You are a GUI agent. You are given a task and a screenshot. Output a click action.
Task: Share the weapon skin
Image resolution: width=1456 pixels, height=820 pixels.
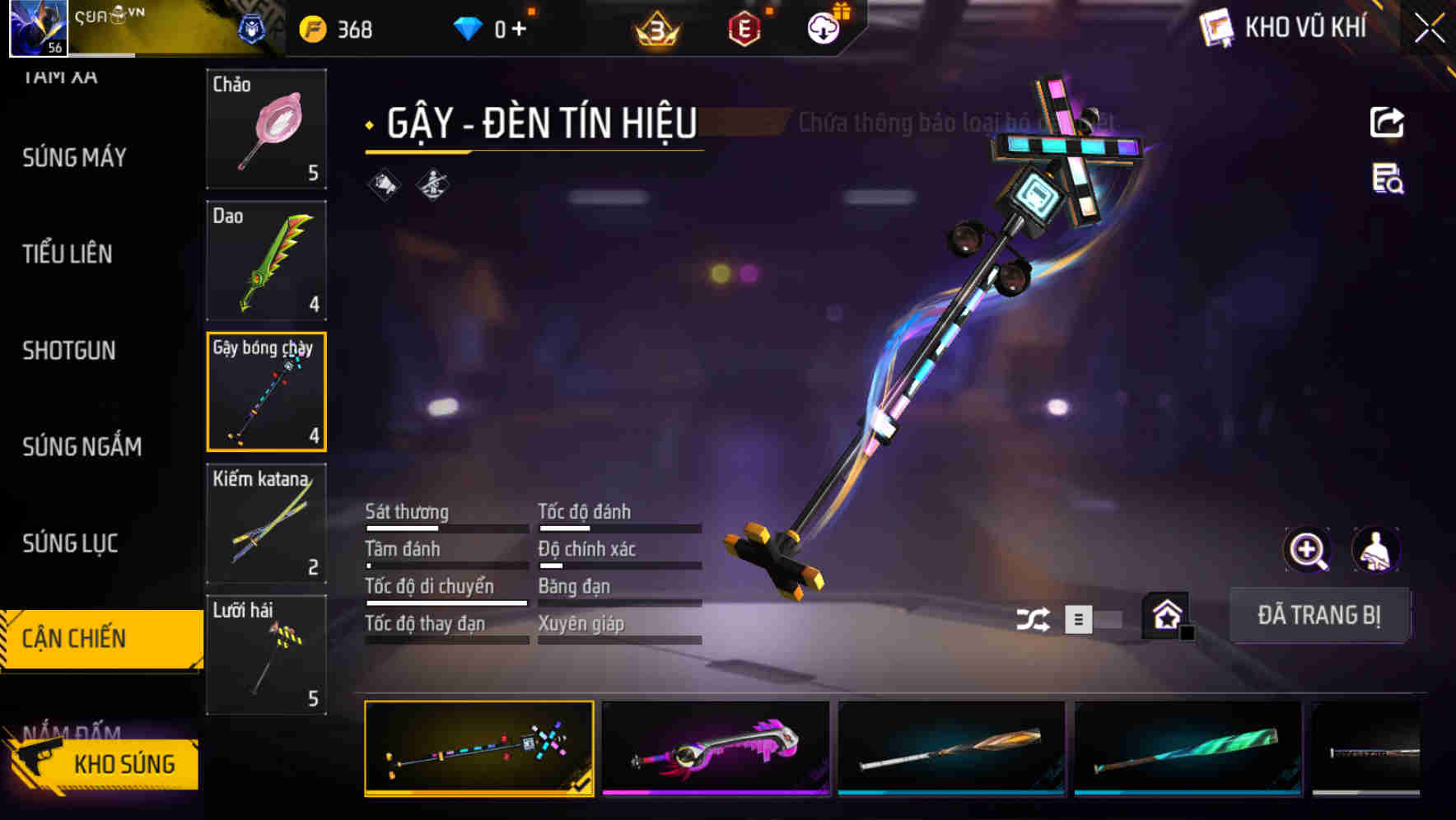coord(1387,123)
